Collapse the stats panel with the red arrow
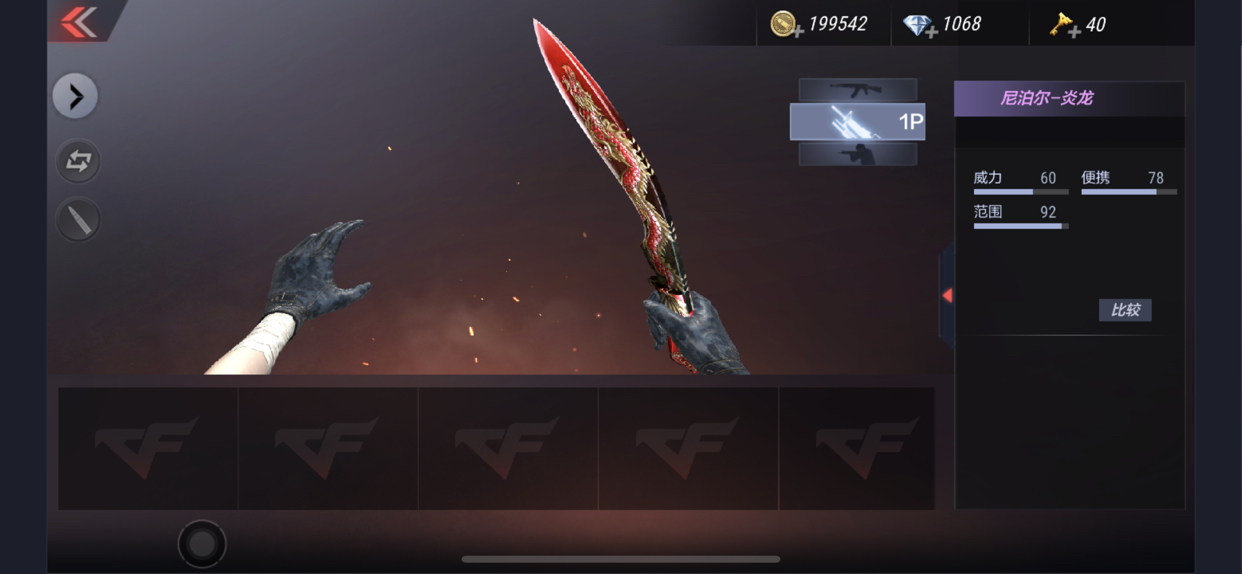Viewport: 1242px width, 574px height. (946, 295)
